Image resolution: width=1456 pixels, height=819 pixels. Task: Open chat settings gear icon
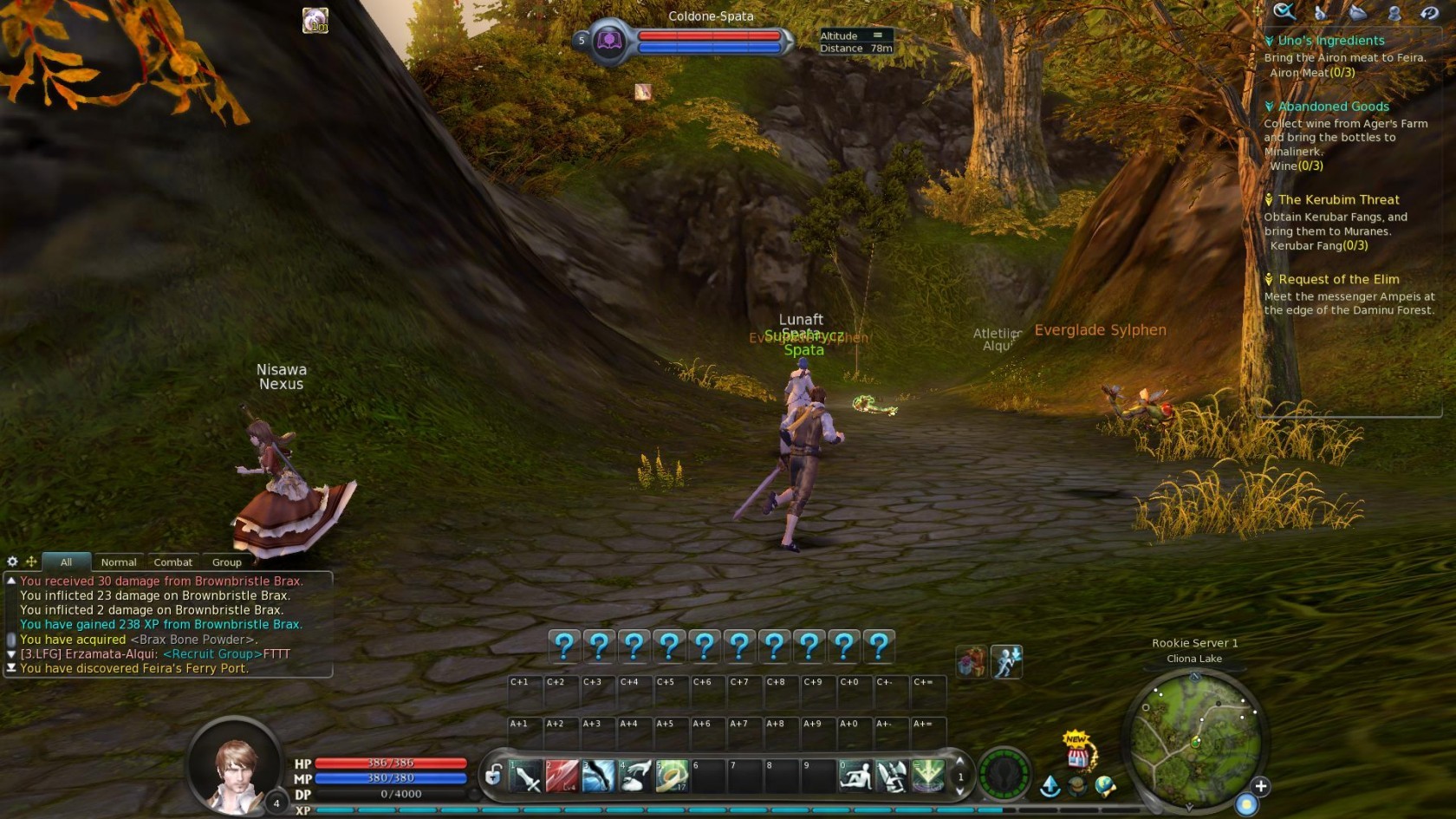12,562
